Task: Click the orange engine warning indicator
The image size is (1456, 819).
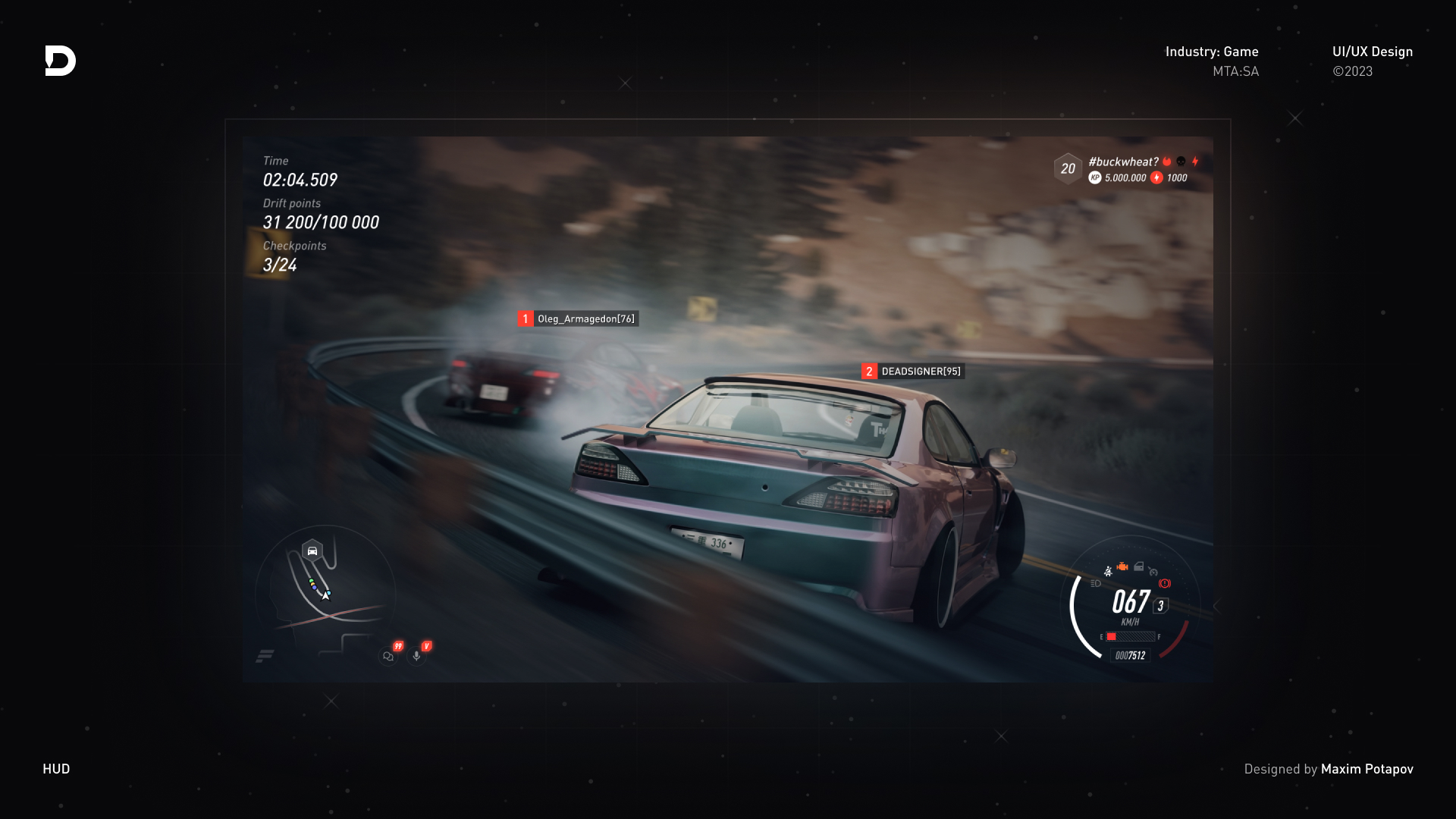Action: coord(1122,567)
